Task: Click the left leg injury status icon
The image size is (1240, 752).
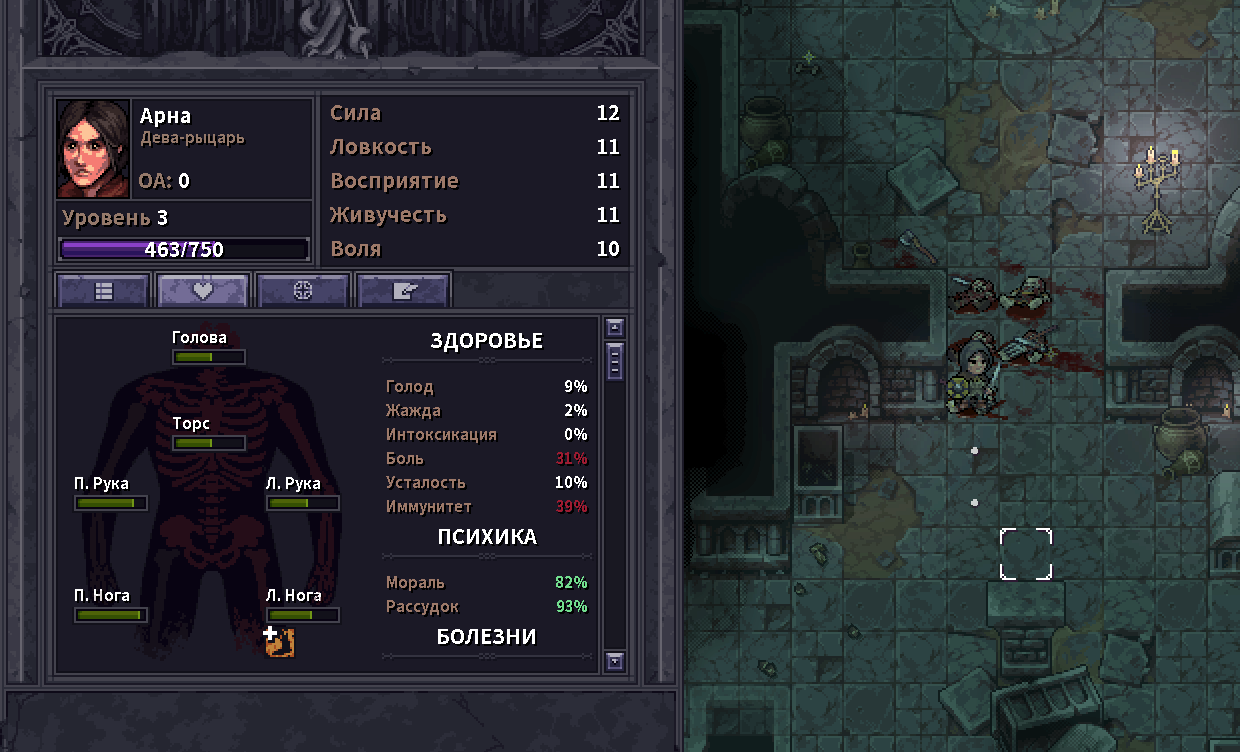Action: click(278, 642)
